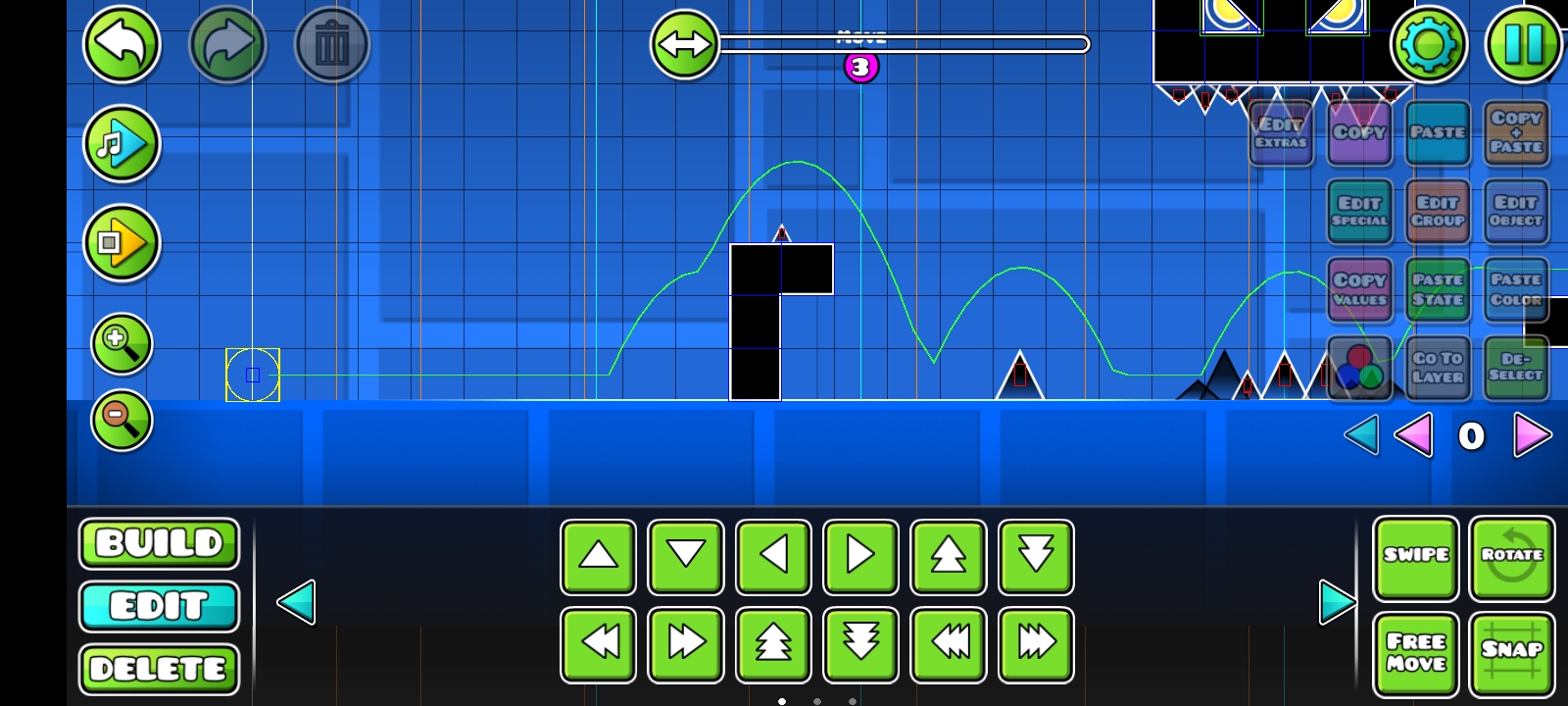Playtest the level with the yellow play button
Image resolution: width=1568 pixels, height=706 pixels.
coord(122,243)
